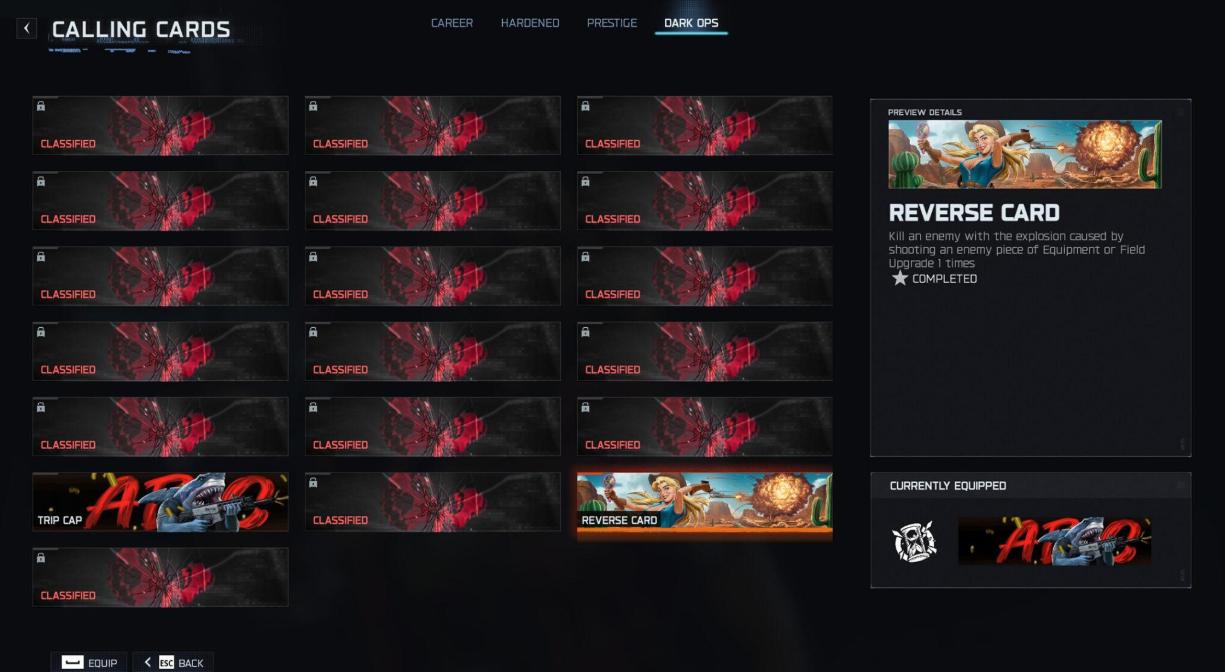
Task: Switch to the Career tab
Action: point(452,23)
